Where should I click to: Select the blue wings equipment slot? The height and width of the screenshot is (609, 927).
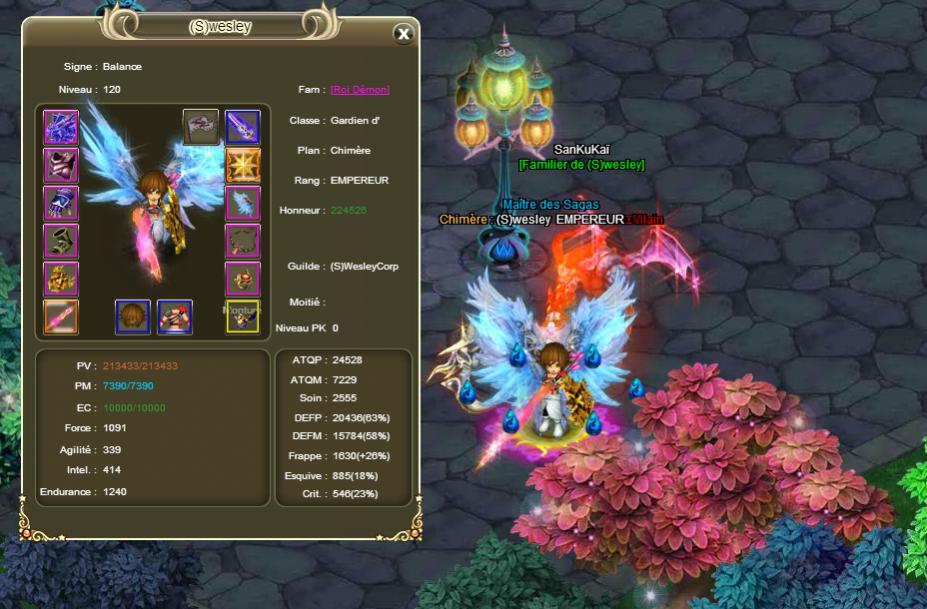pyautogui.click(x=242, y=203)
